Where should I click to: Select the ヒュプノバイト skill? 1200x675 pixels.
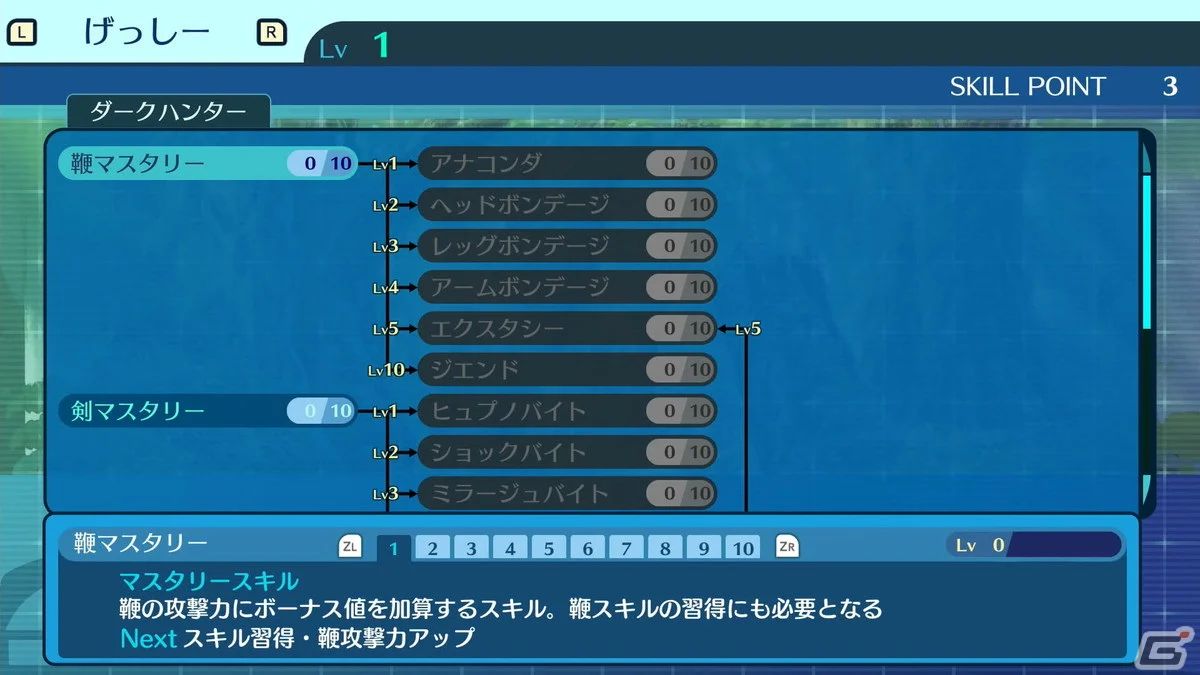coord(566,411)
